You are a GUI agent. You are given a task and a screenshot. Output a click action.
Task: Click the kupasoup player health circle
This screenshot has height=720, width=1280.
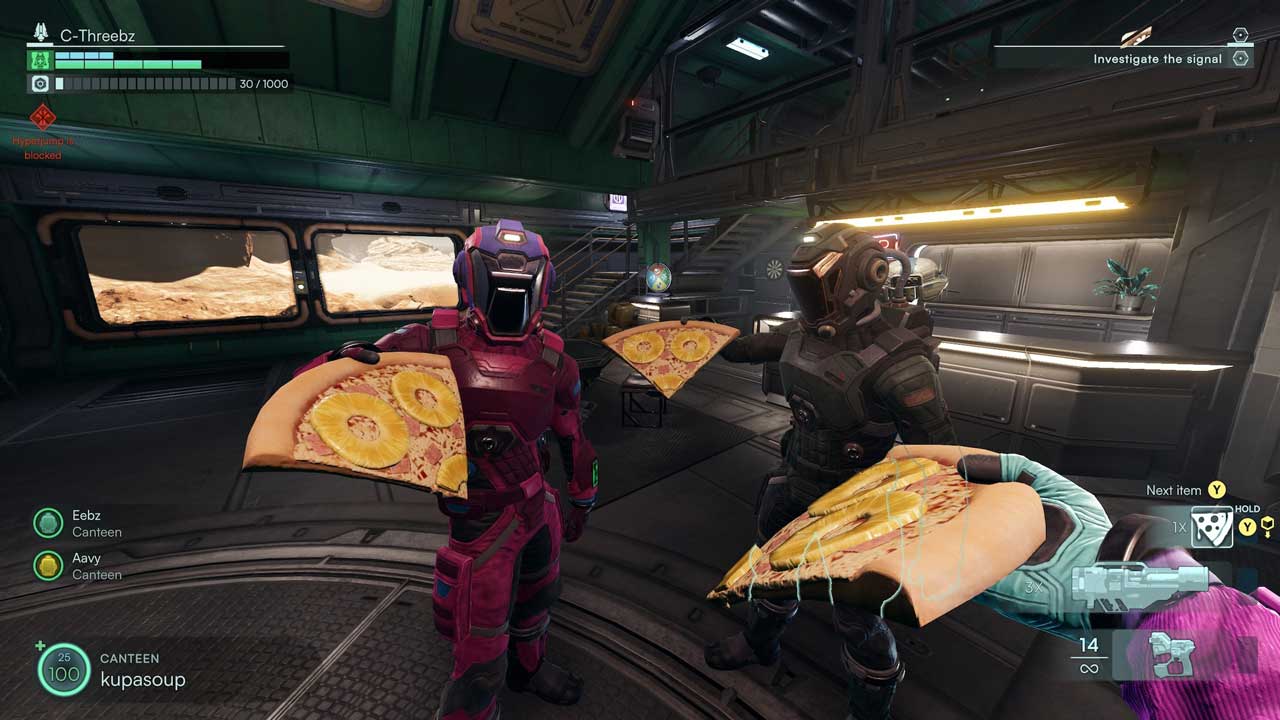point(64,669)
